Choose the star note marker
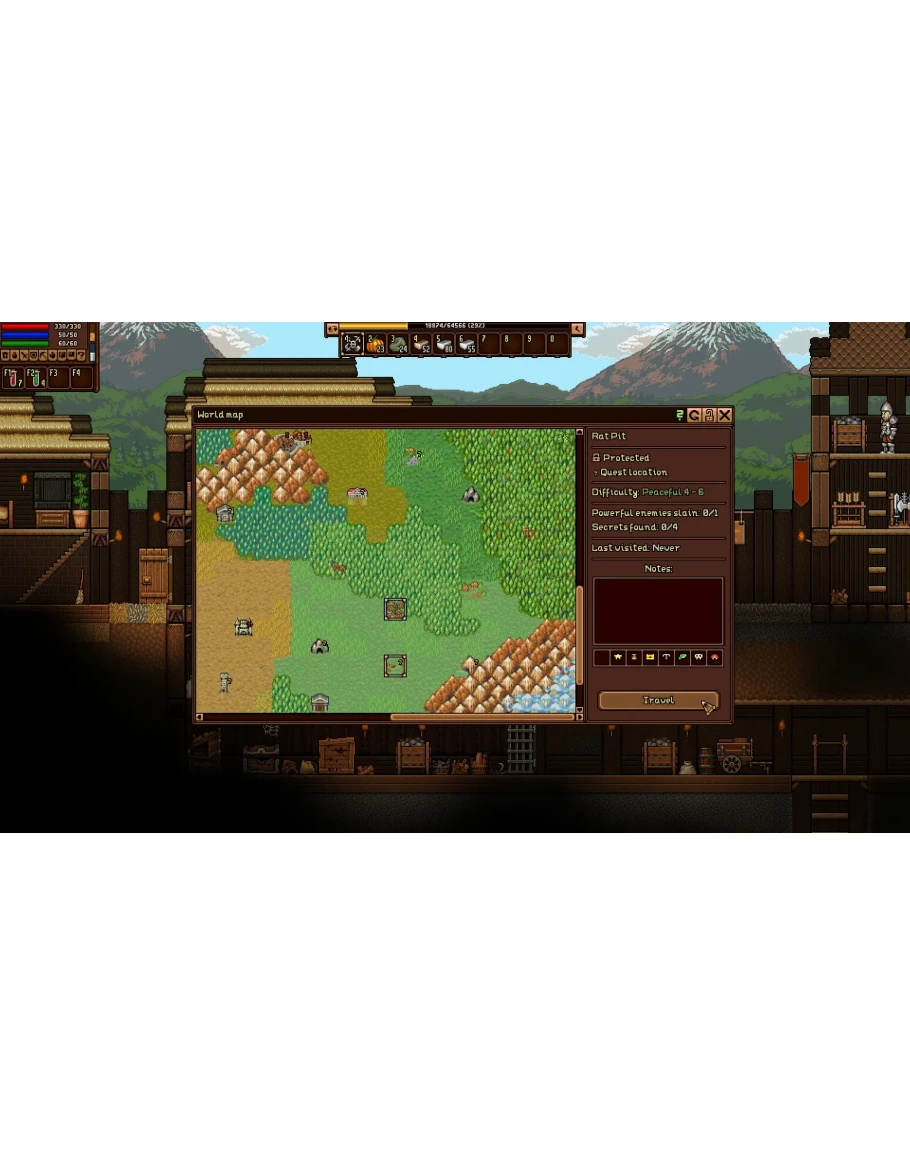Viewport: 910px width, 1155px height. click(617, 658)
